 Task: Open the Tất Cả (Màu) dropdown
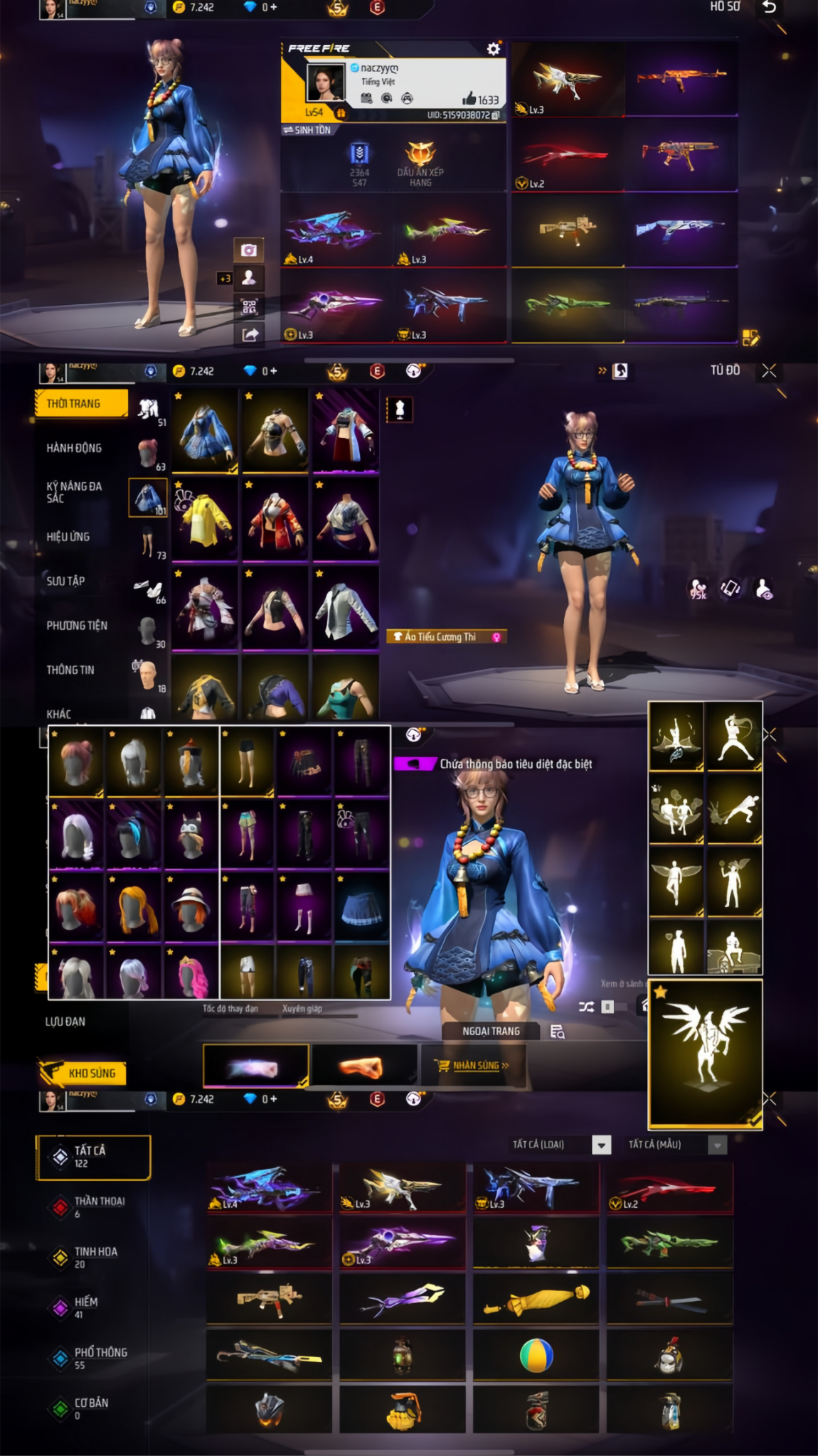point(717,1145)
